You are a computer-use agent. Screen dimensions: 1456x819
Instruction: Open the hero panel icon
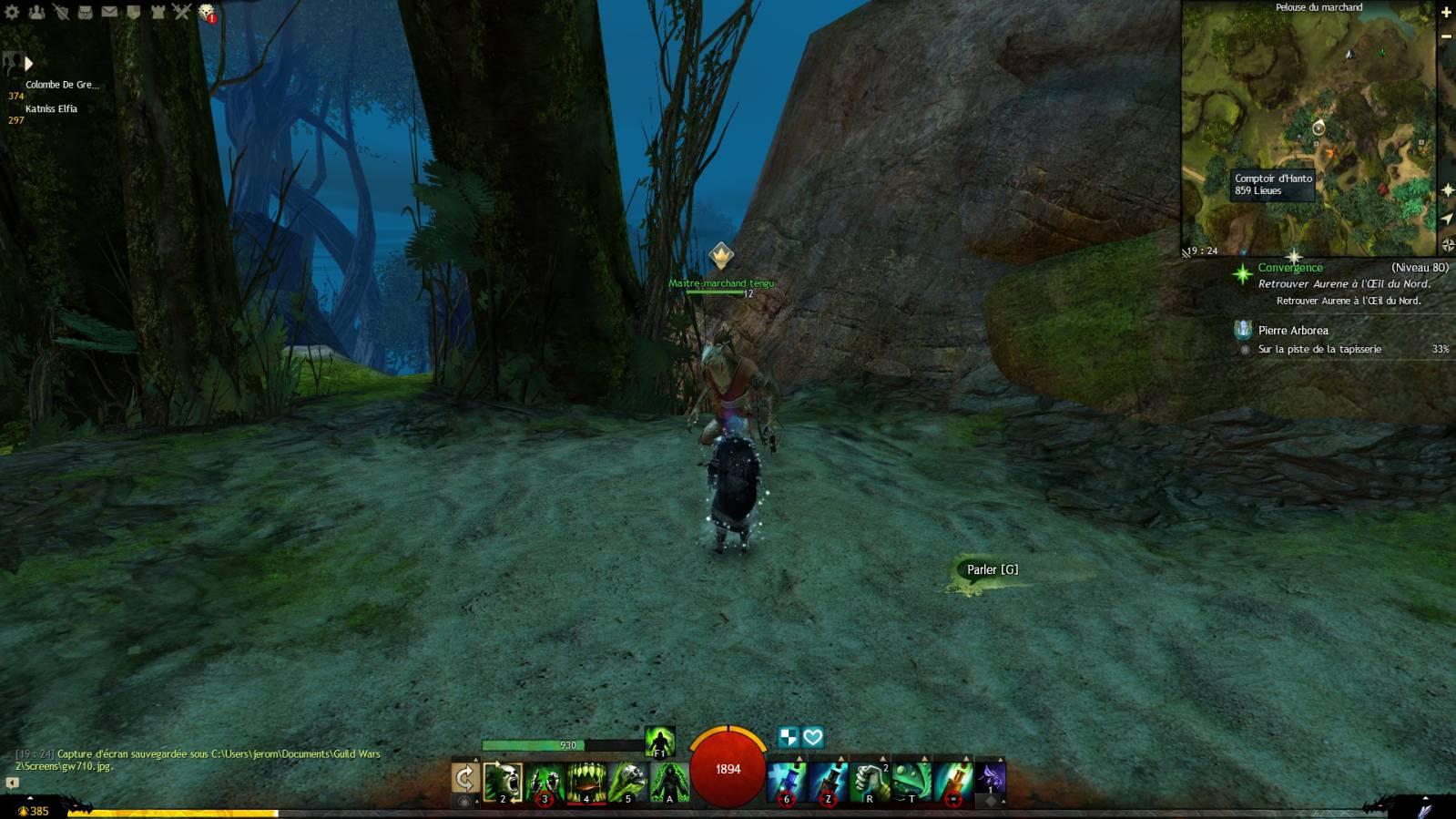(61, 12)
